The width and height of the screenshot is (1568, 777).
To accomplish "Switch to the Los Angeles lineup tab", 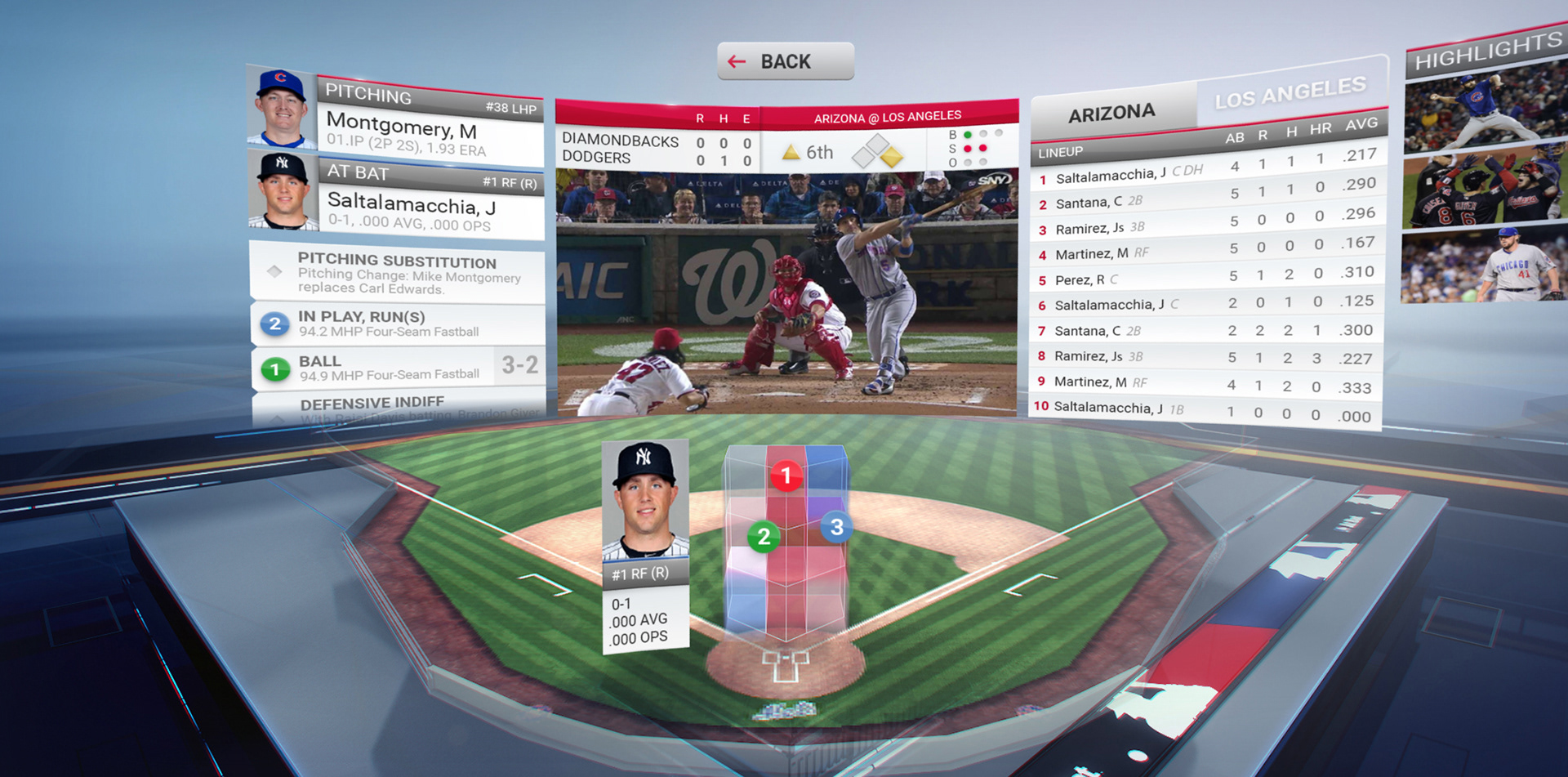I will coord(1290,93).
